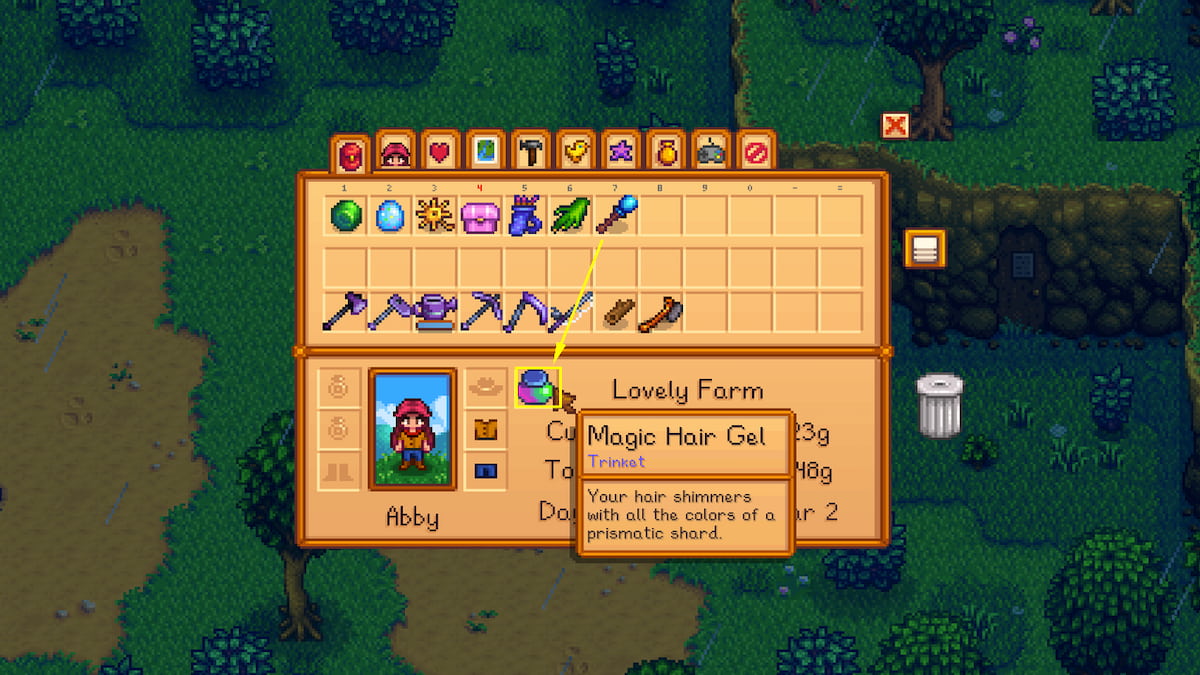
Task: Pick up the green Frog Egg trinket
Action: pos(346,215)
